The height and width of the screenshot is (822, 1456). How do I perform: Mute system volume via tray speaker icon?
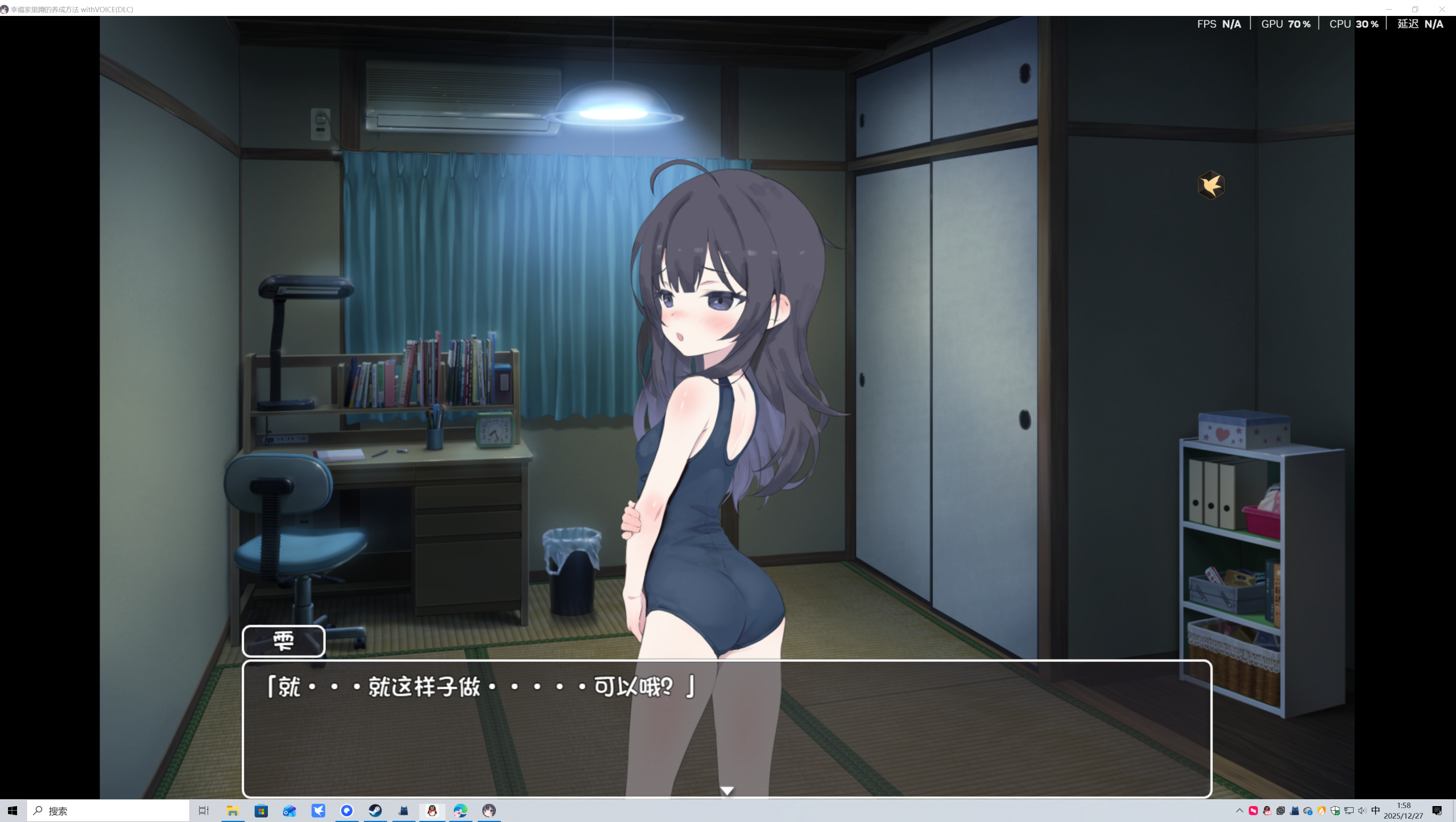1362,811
